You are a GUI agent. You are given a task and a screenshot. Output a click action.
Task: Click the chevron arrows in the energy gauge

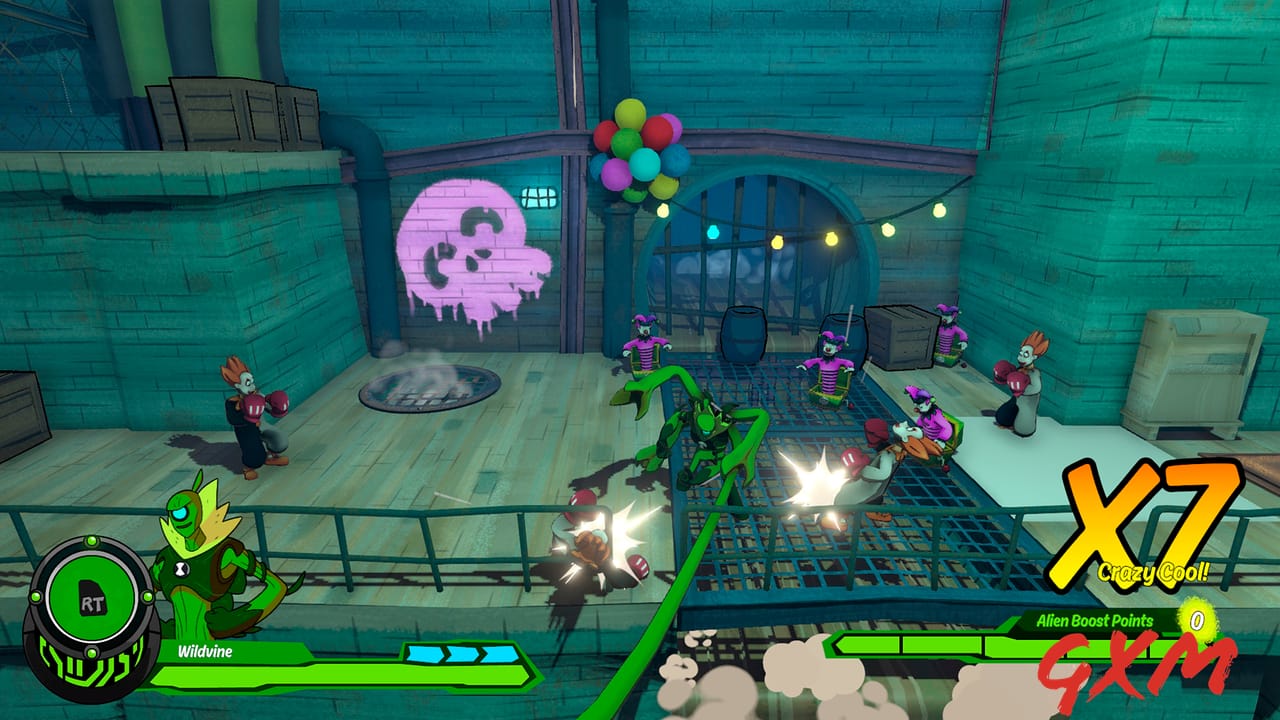(462, 652)
